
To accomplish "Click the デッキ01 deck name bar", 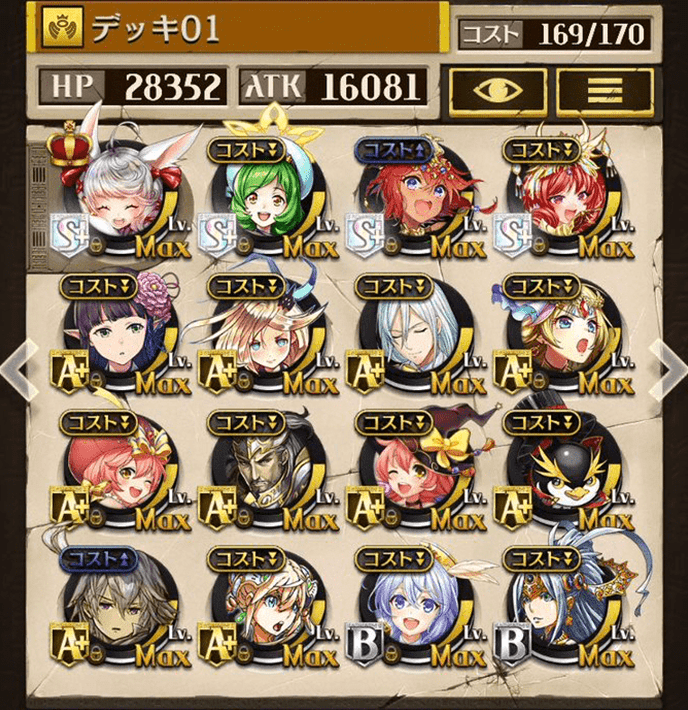I will point(240,29).
